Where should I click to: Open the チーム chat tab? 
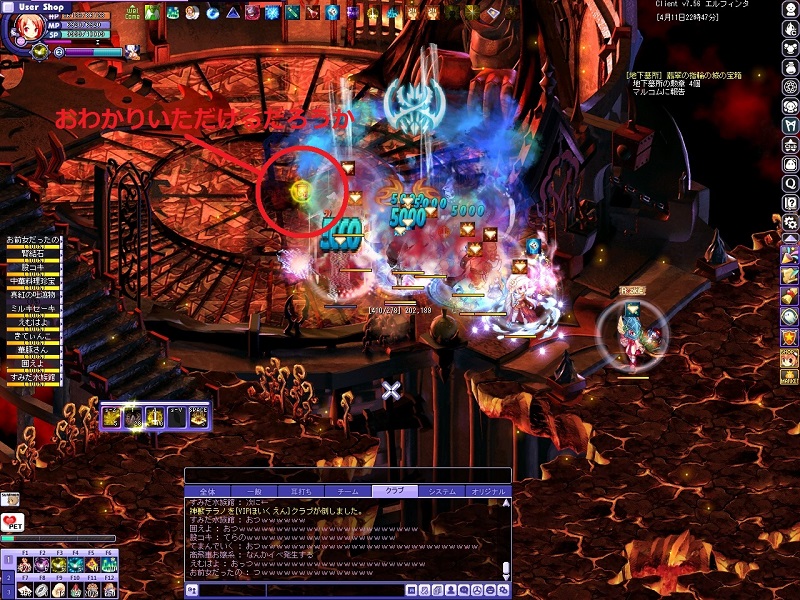[x=343, y=491]
